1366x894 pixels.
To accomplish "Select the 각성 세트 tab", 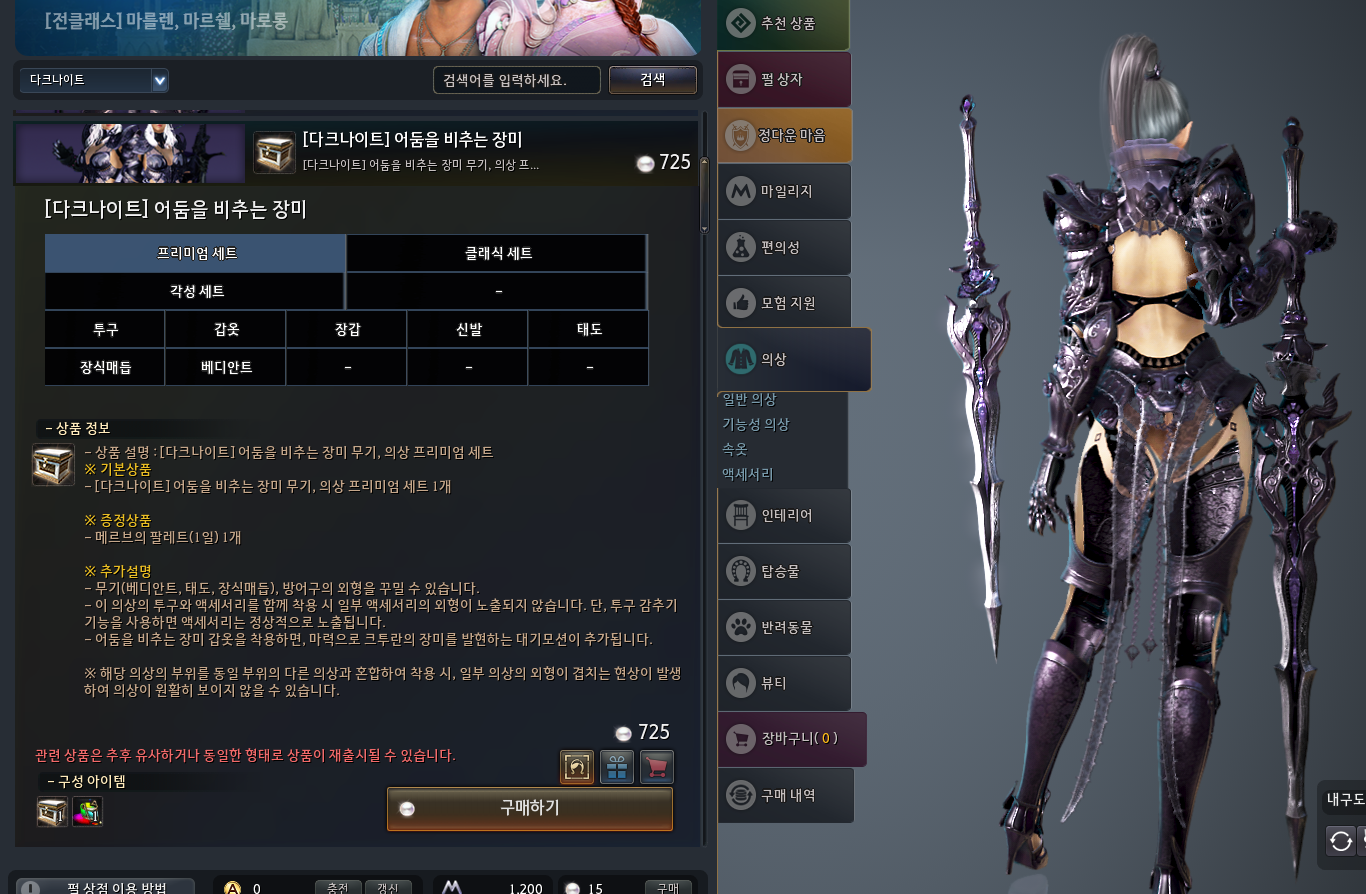I will tap(194, 290).
